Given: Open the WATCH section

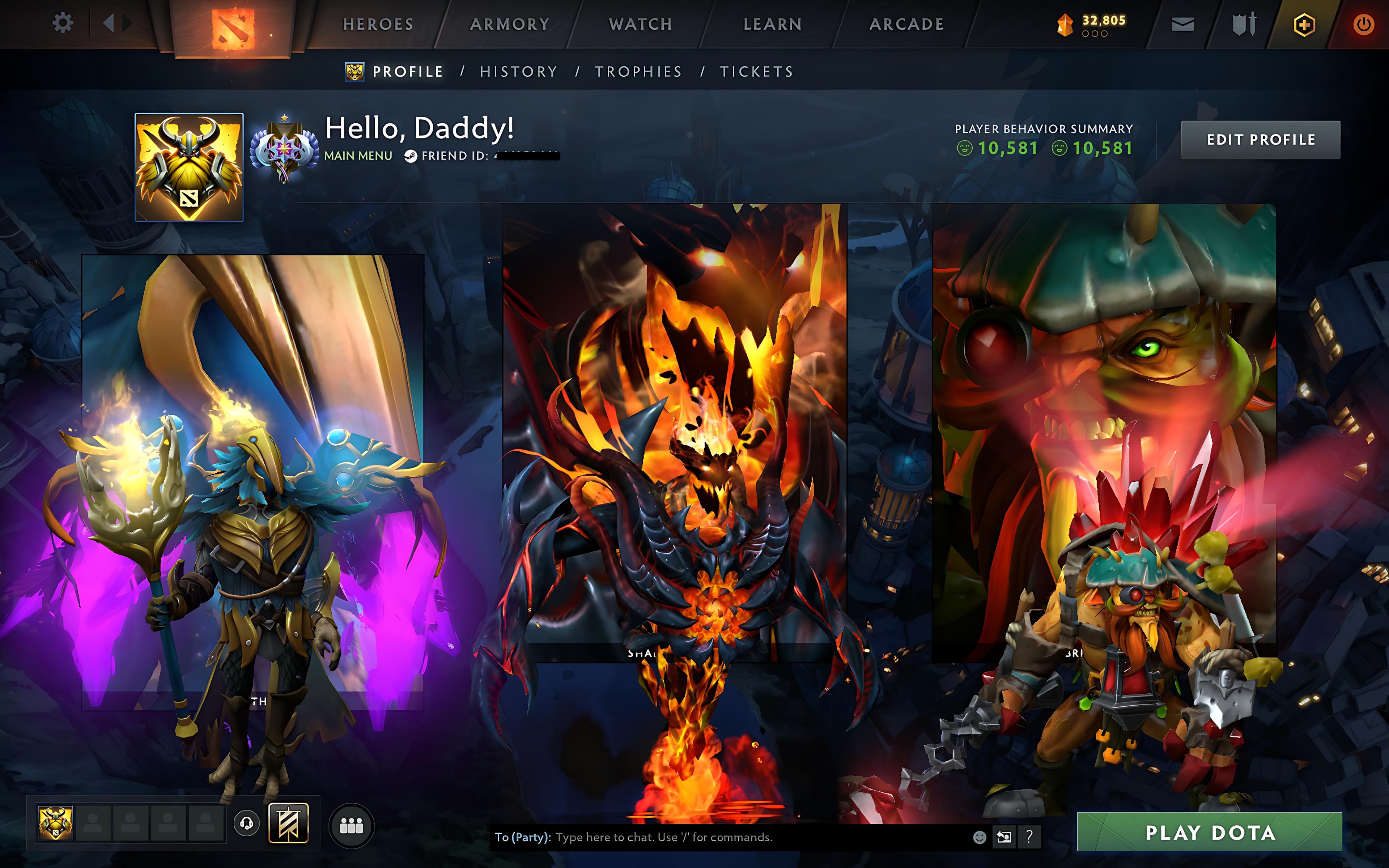Looking at the screenshot, I should point(639,24).
